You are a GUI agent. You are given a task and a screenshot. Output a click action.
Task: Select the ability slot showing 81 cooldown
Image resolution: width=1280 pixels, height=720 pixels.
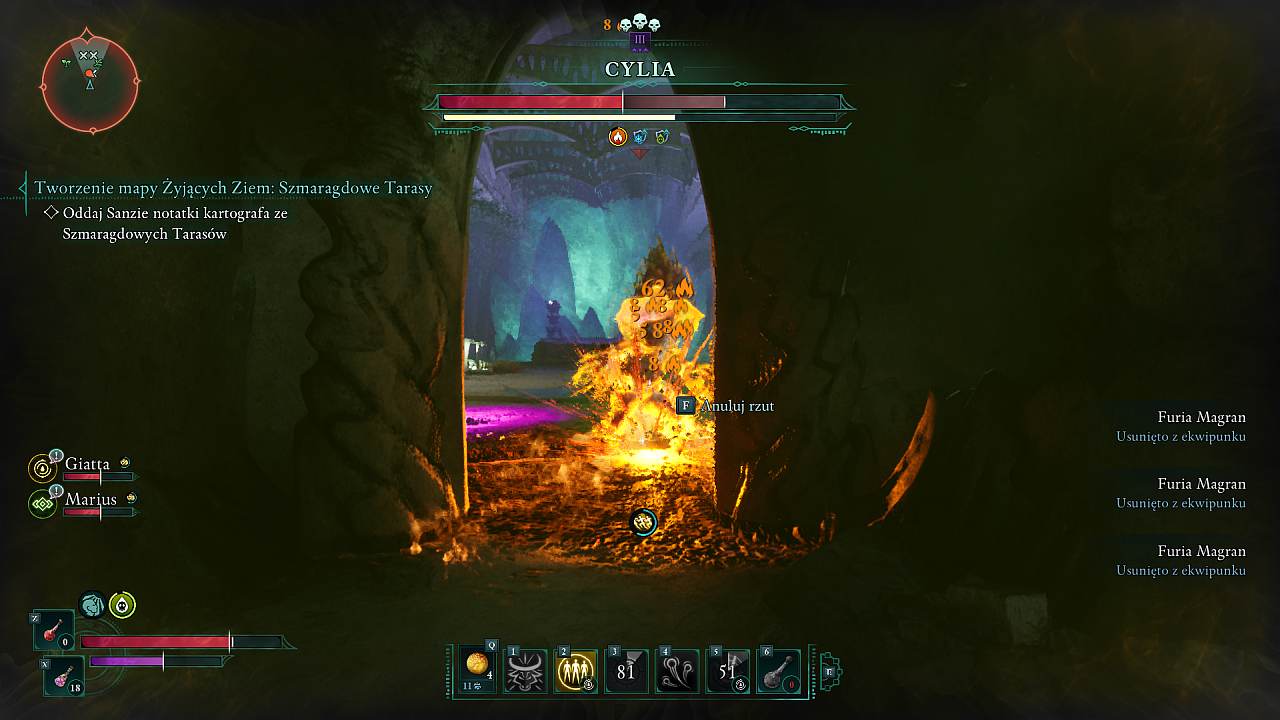tap(626, 671)
